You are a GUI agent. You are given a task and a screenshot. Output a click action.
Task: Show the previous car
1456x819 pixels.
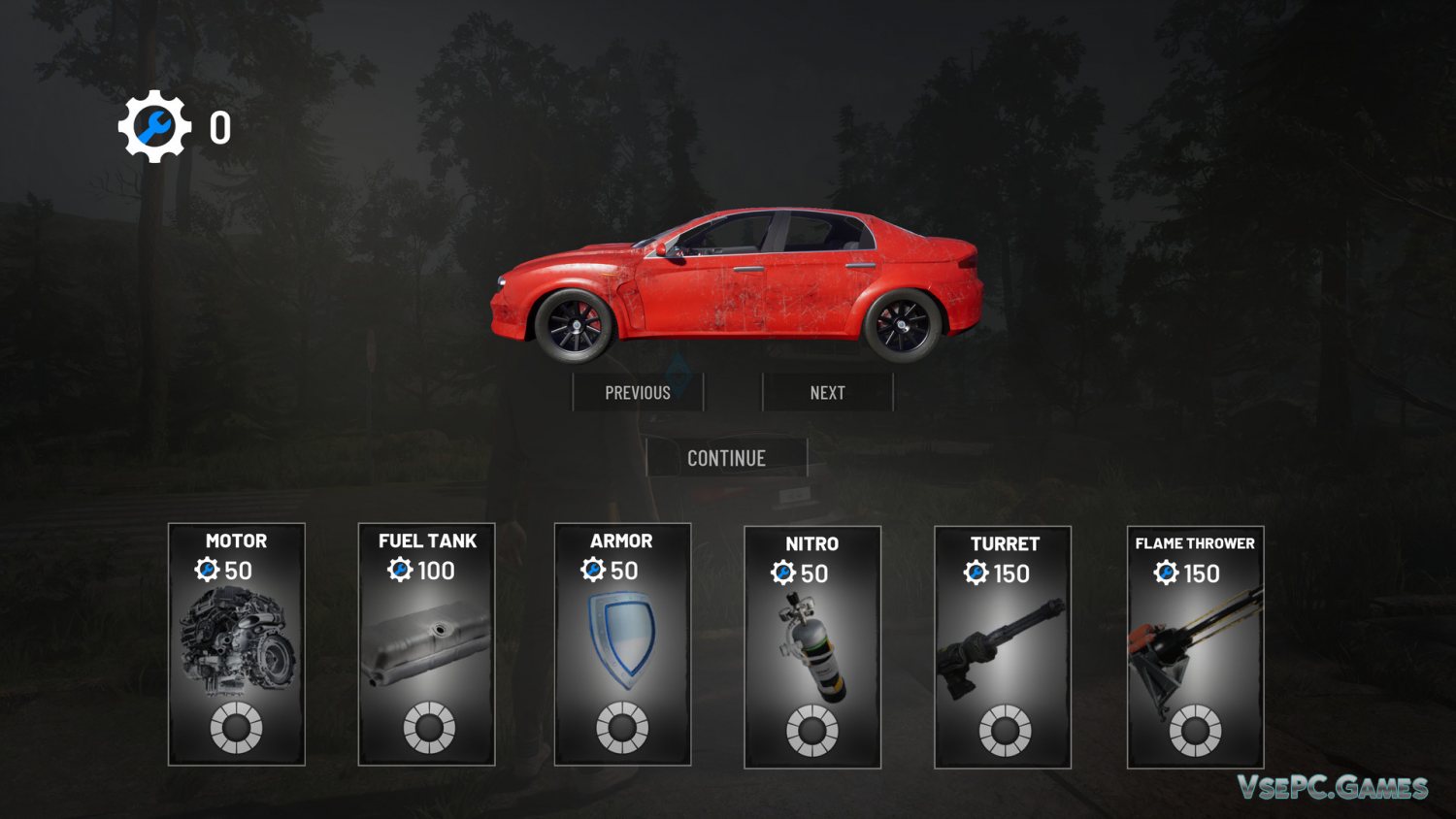[x=638, y=392]
